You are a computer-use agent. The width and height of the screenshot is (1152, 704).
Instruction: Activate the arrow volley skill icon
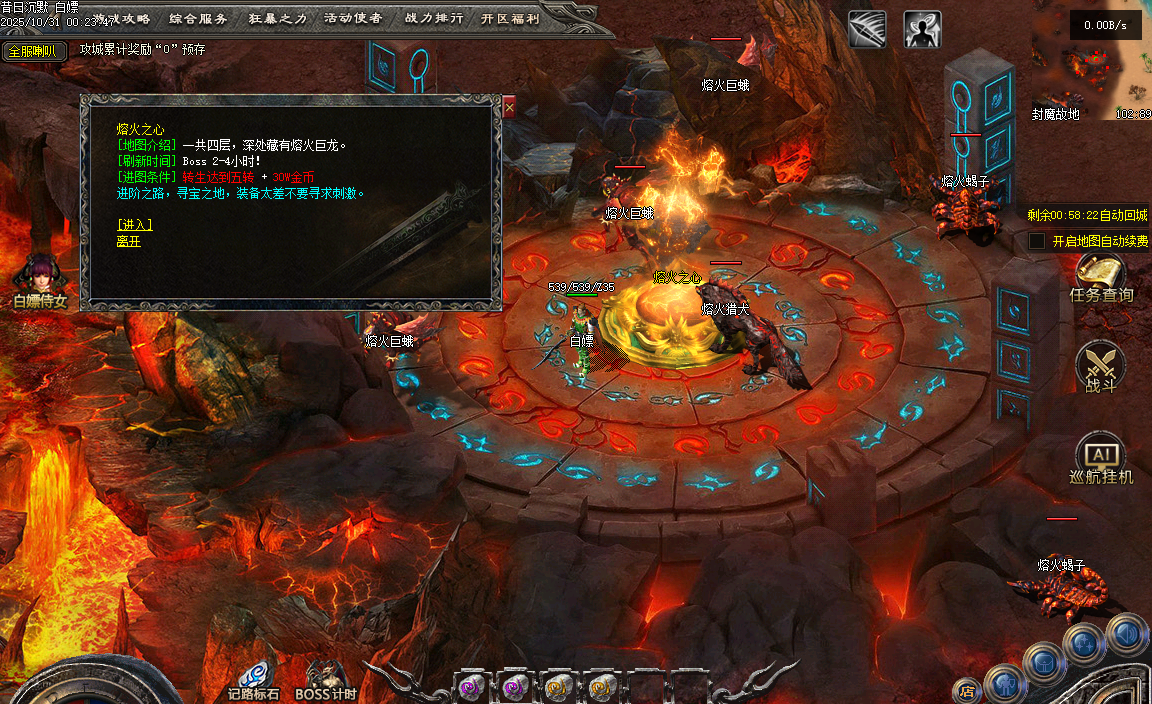point(867,30)
